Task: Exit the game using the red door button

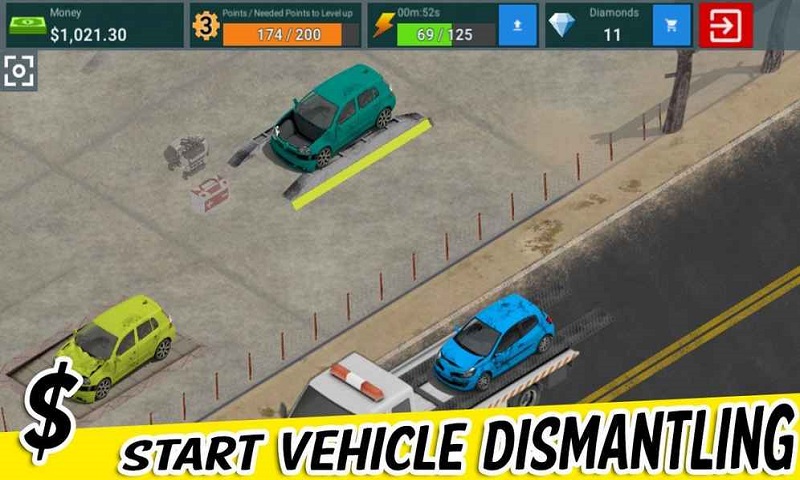Action: coord(726,26)
